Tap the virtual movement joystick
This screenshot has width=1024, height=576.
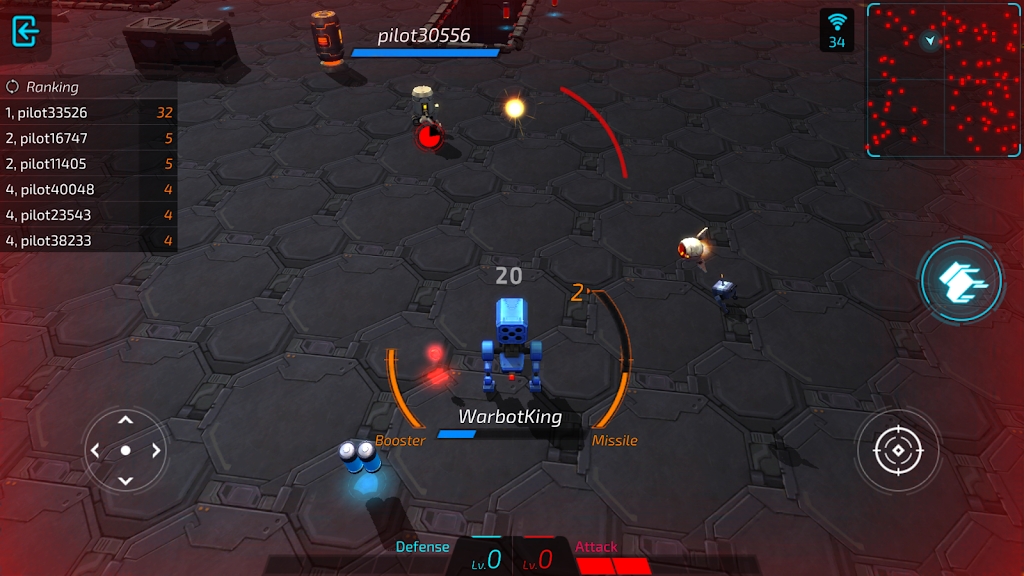pos(125,450)
